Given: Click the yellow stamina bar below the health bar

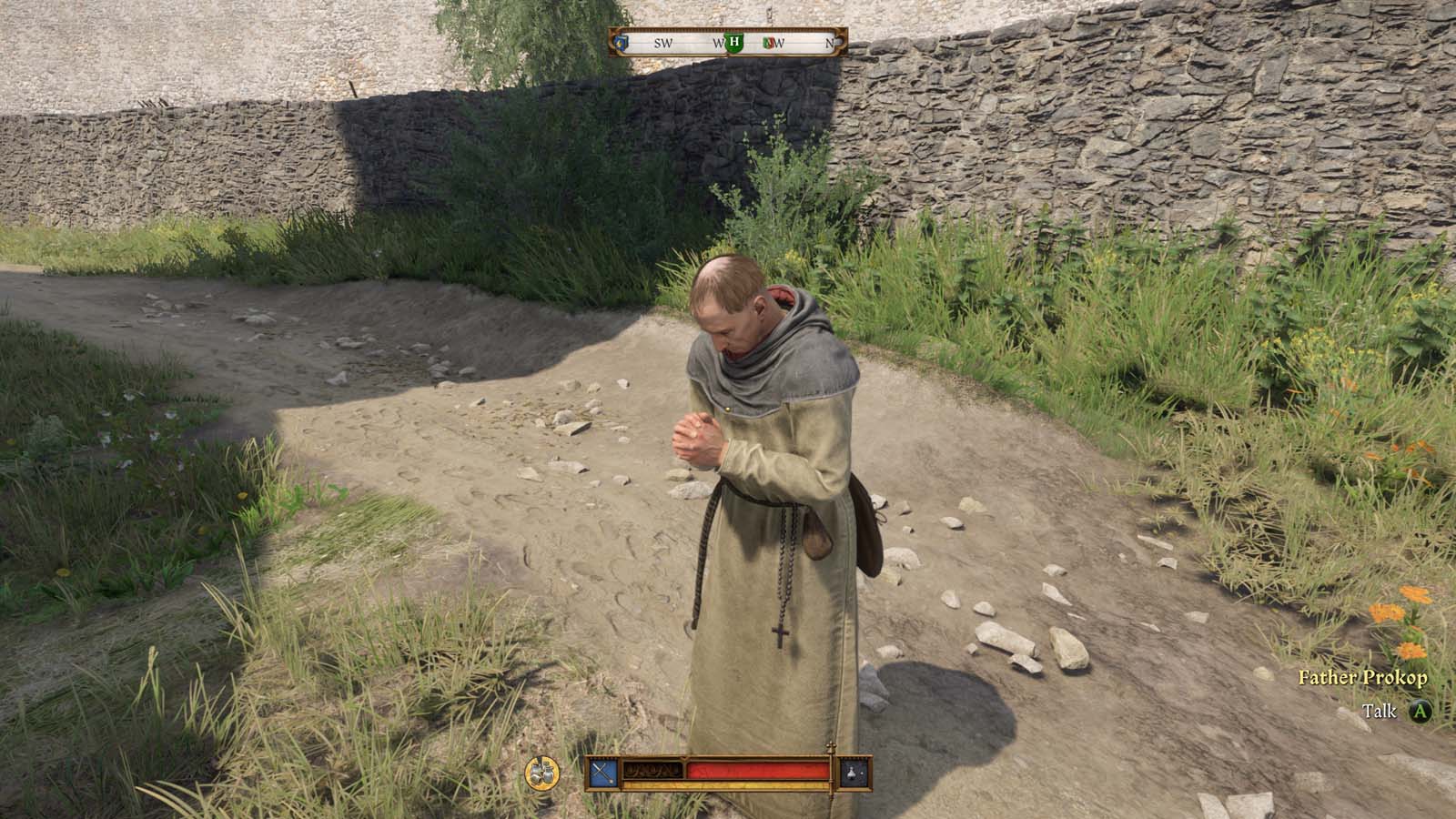Looking at the screenshot, I should [724, 785].
